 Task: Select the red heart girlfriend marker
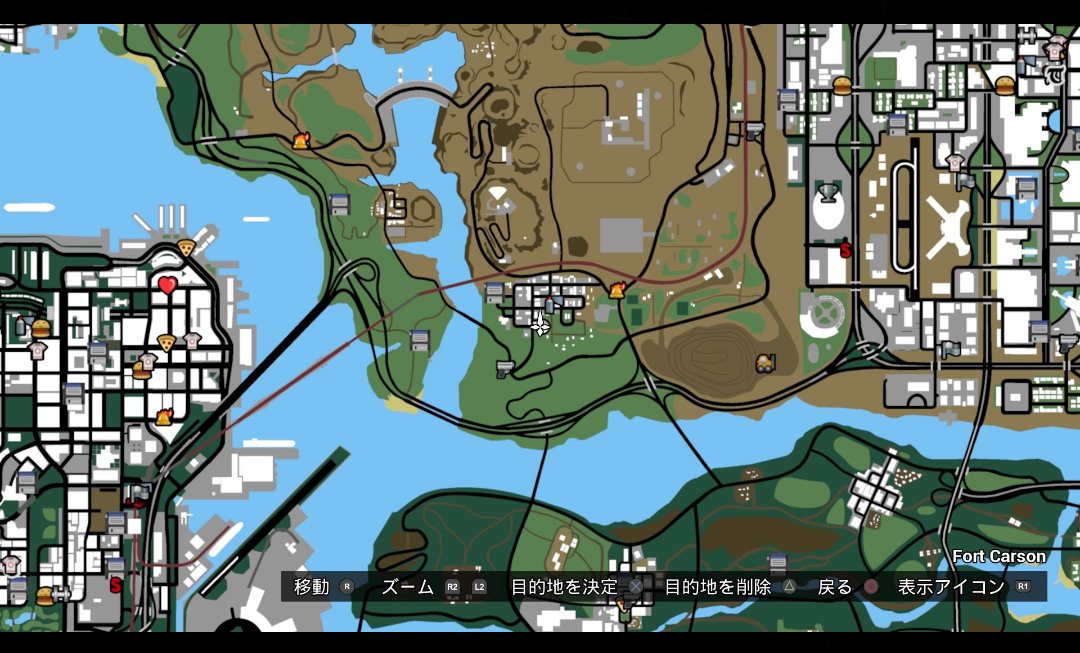167,286
